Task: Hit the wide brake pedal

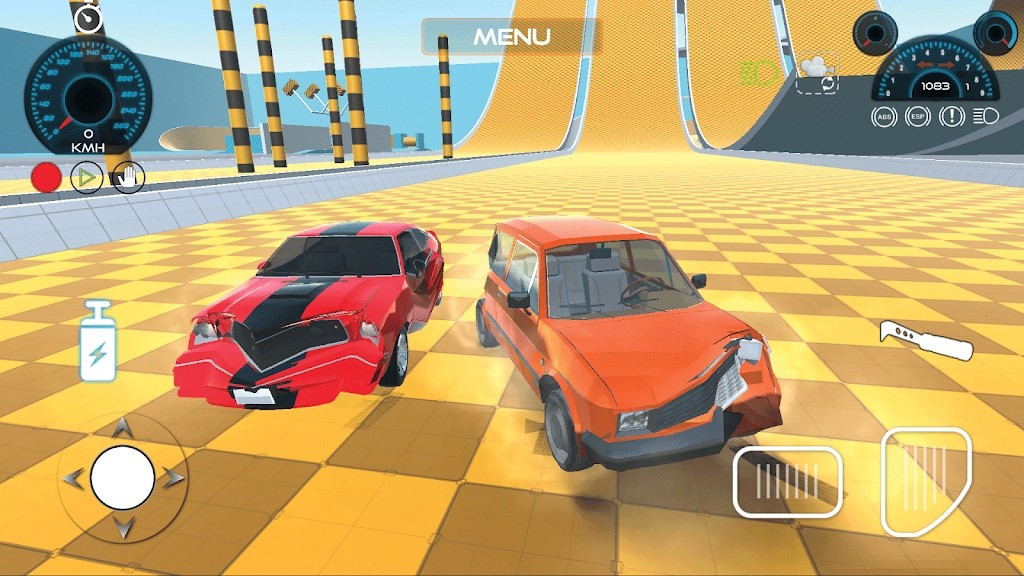Action: pos(787,482)
